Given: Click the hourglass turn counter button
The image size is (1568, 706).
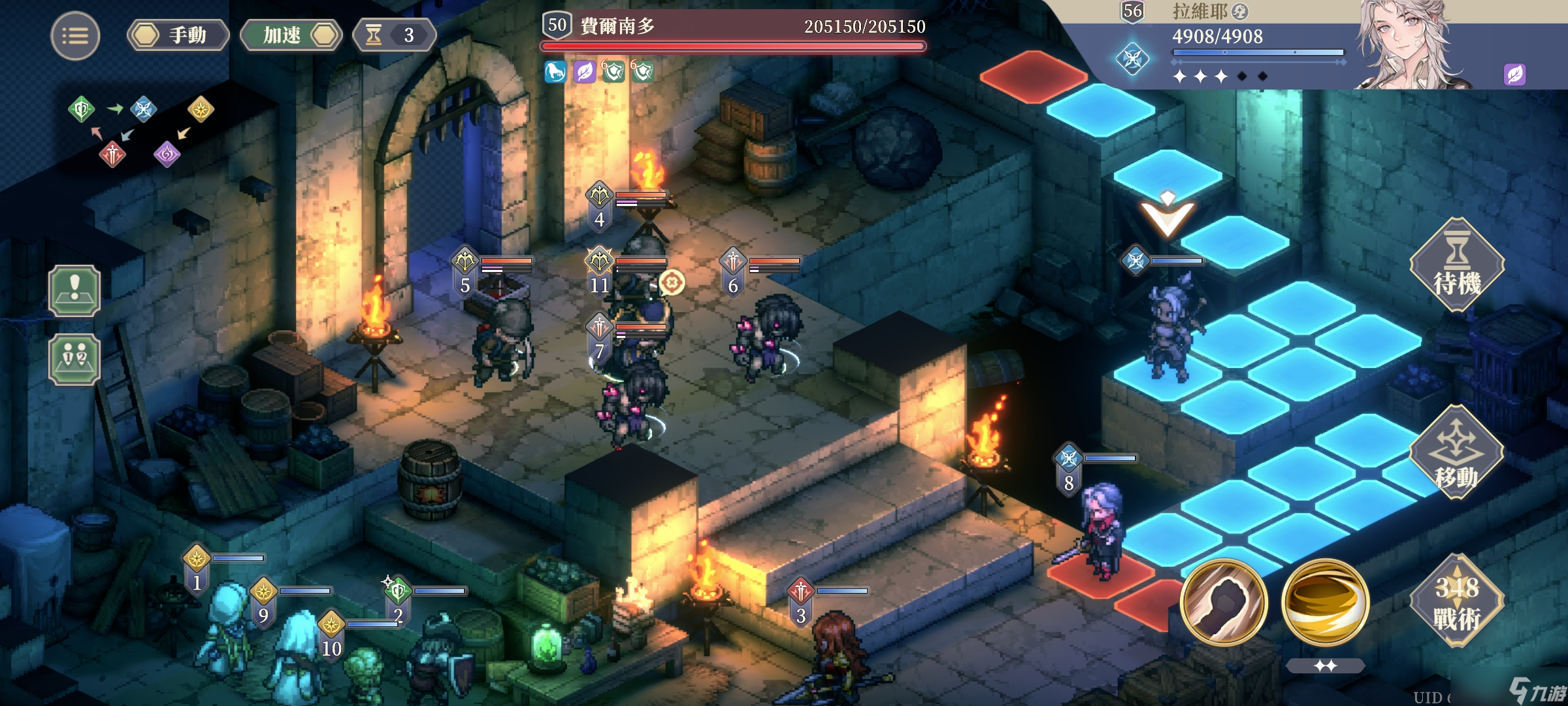Looking at the screenshot, I should click(x=393, y=35).
